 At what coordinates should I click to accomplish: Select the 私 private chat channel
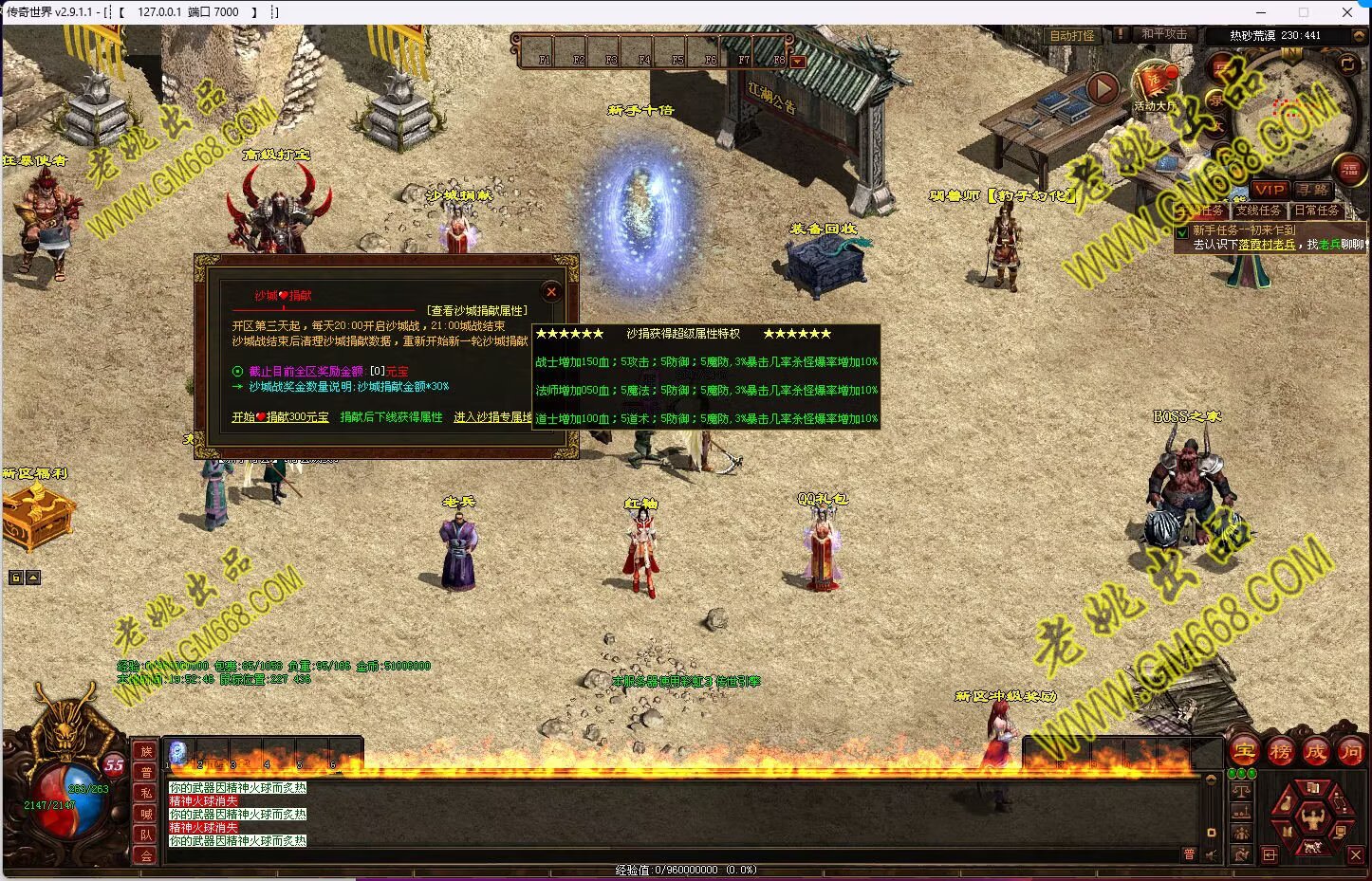coord(146,793)
